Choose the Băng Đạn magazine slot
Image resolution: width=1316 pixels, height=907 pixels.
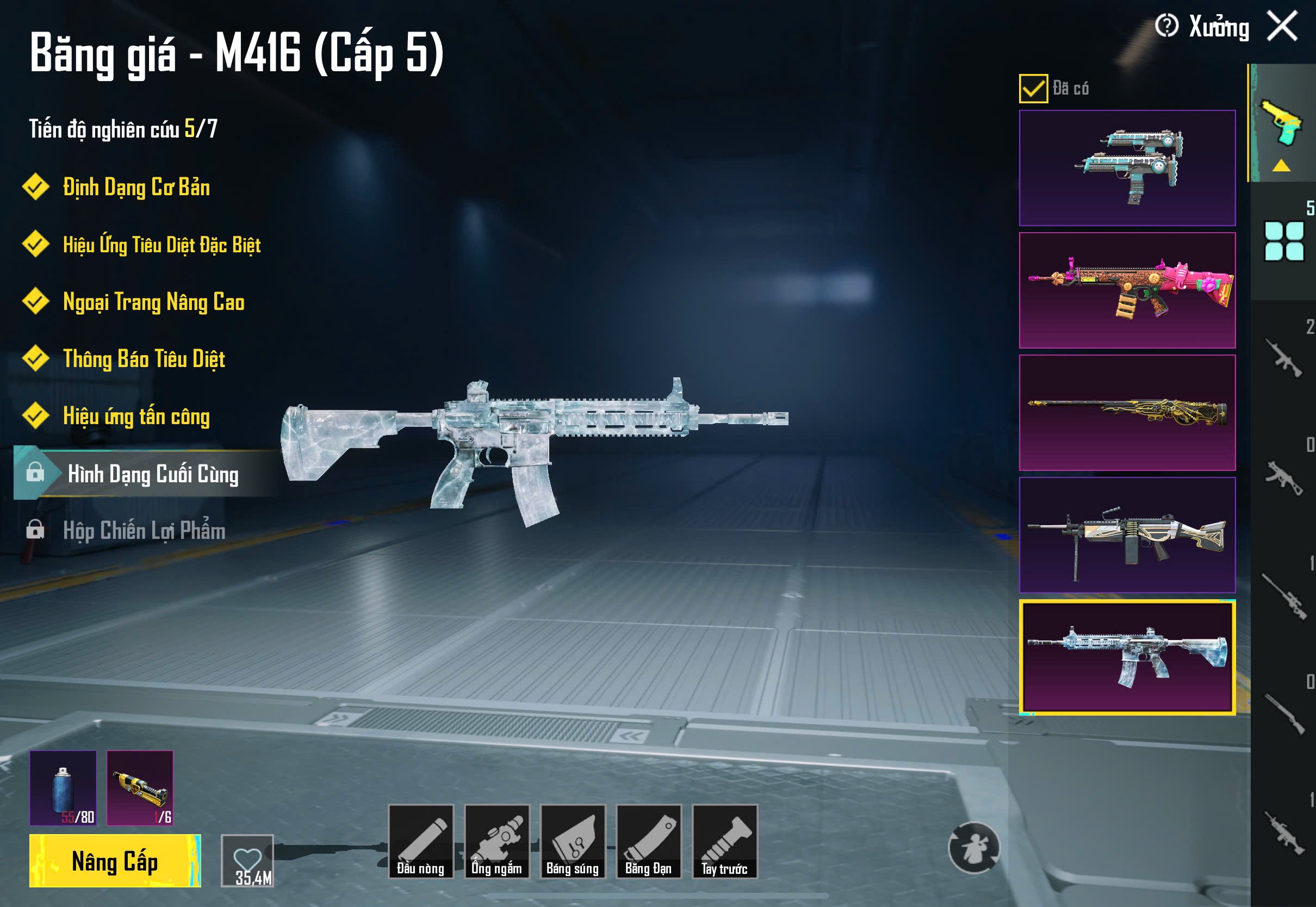click(648, 842)
